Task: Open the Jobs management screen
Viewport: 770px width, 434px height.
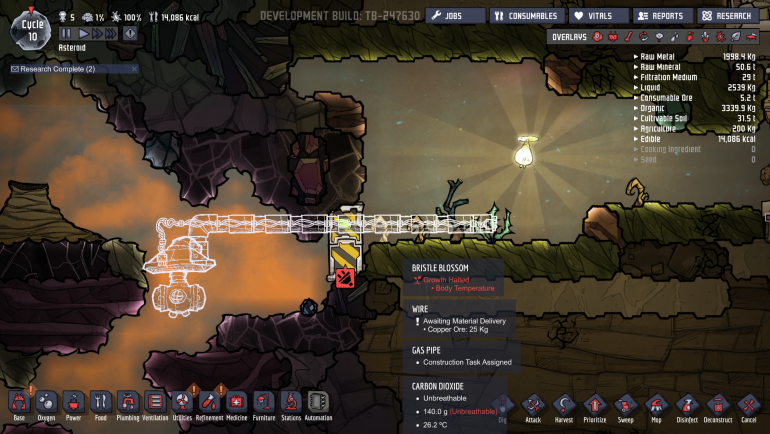Action: 455,16
